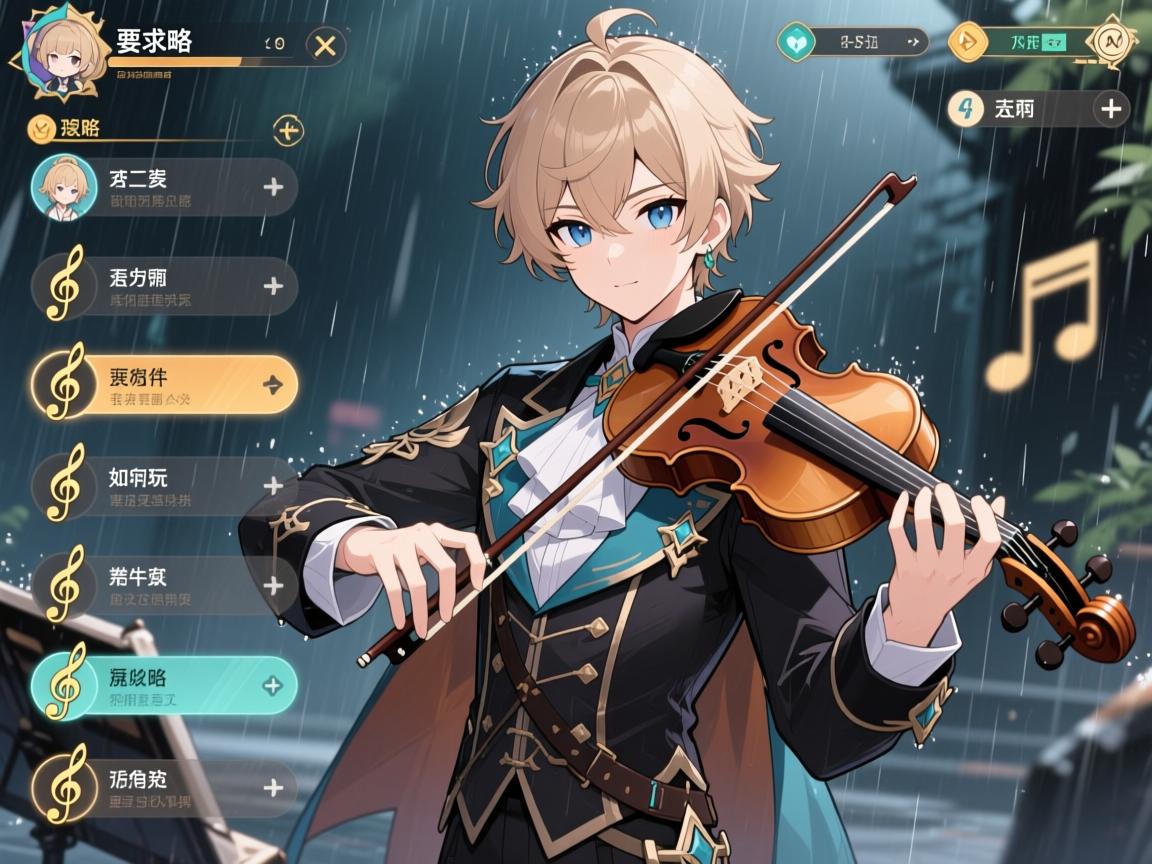Add the teal highlighted row using its plus
This screenshot has height=864, width=1152.
click(272, 686)
